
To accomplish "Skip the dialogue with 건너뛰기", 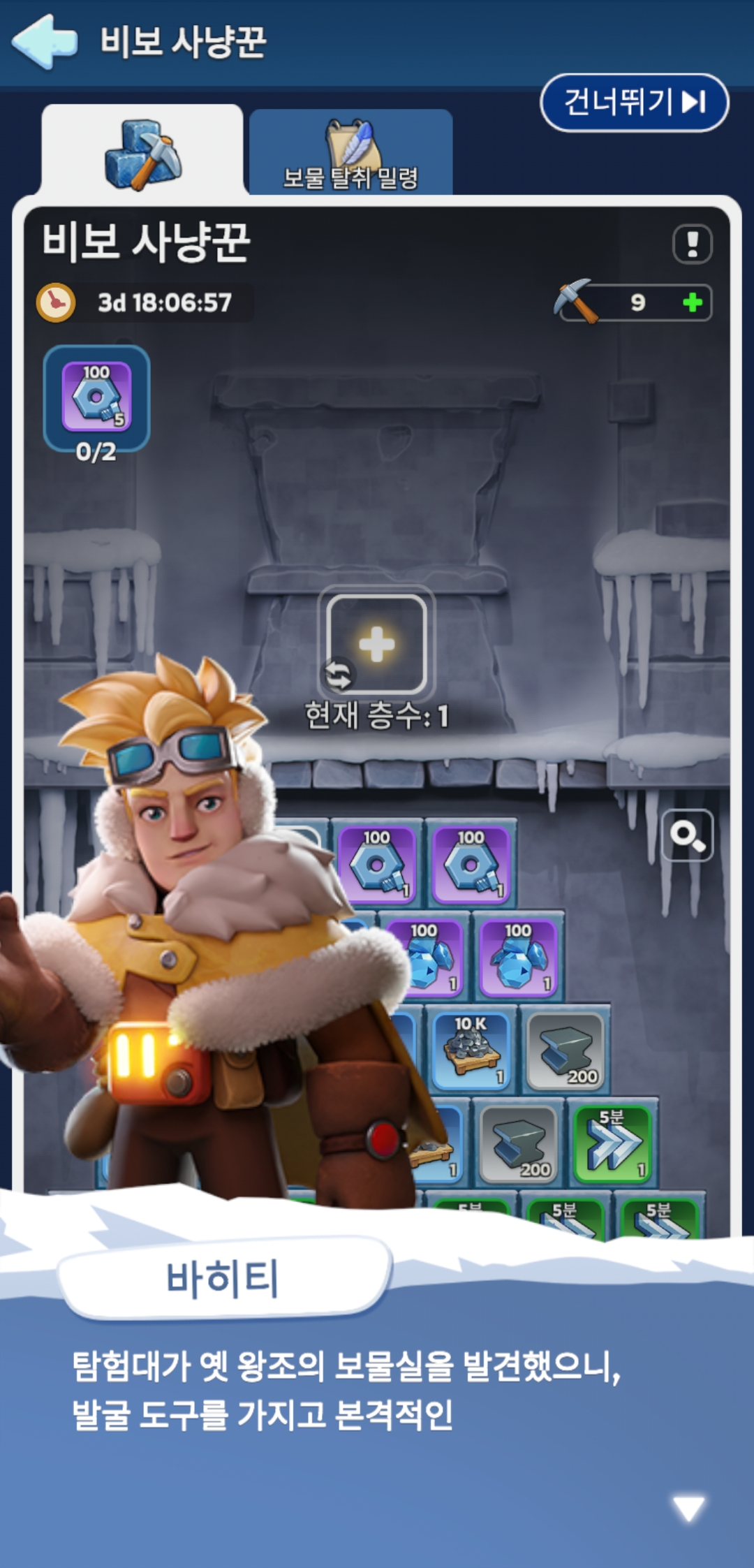I will coord(634,103).
